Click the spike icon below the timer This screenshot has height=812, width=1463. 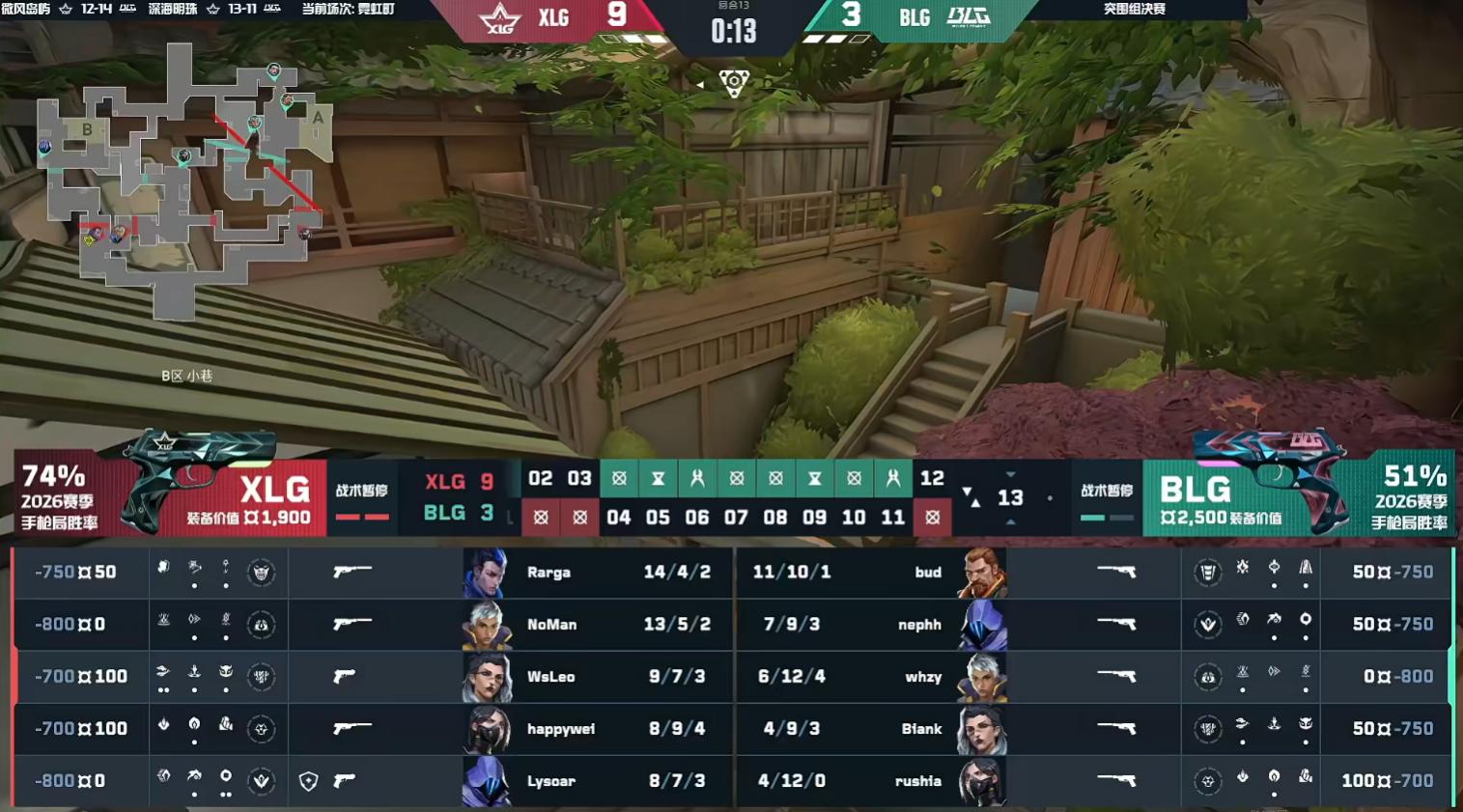click(734, 84)
